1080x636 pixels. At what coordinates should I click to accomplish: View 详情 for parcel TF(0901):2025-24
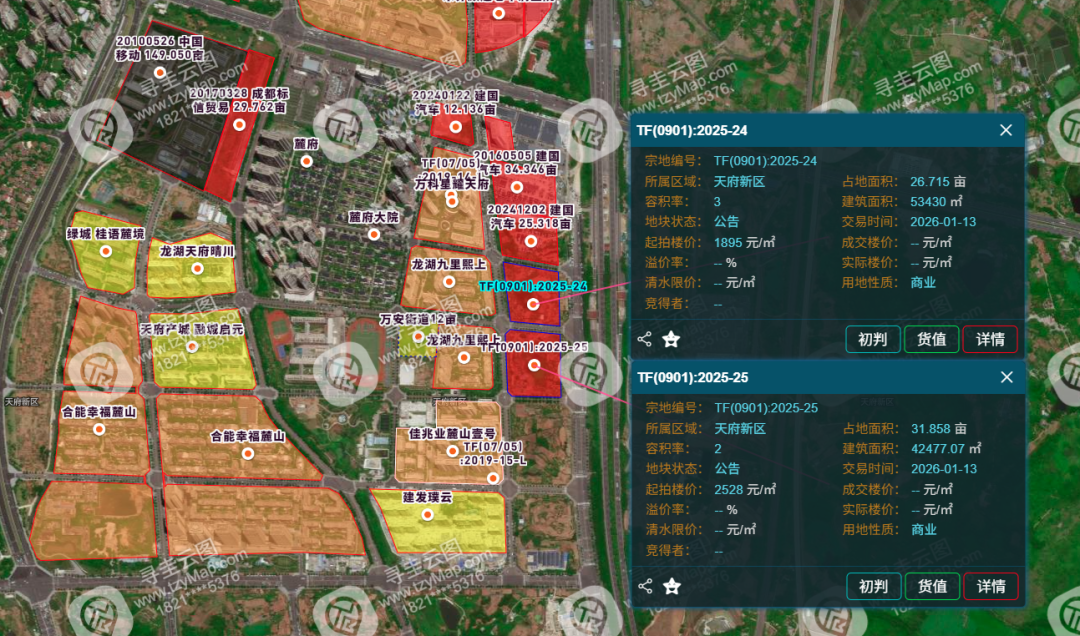coord(990,339)
